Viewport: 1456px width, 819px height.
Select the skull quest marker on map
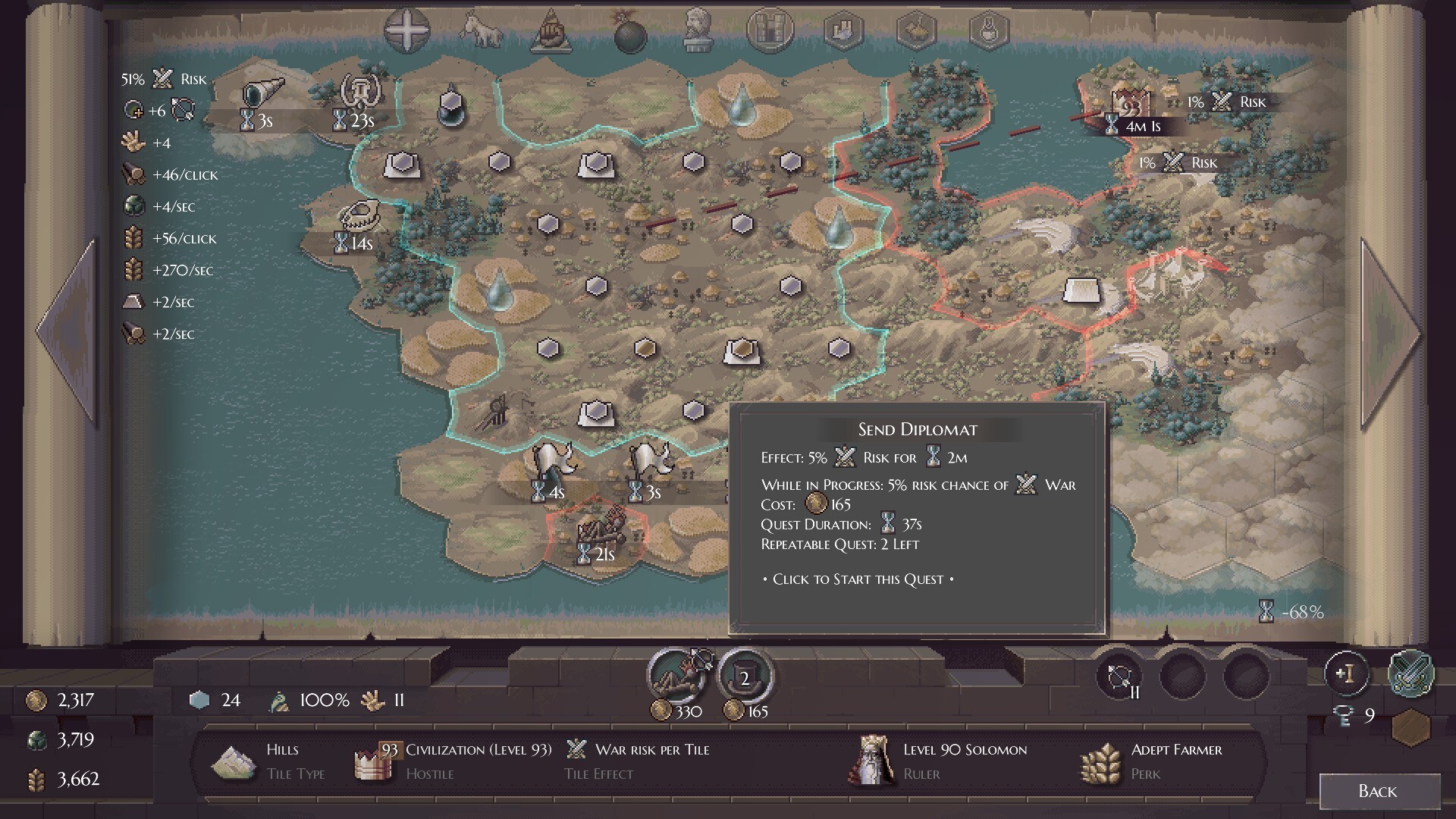(358, 215)
